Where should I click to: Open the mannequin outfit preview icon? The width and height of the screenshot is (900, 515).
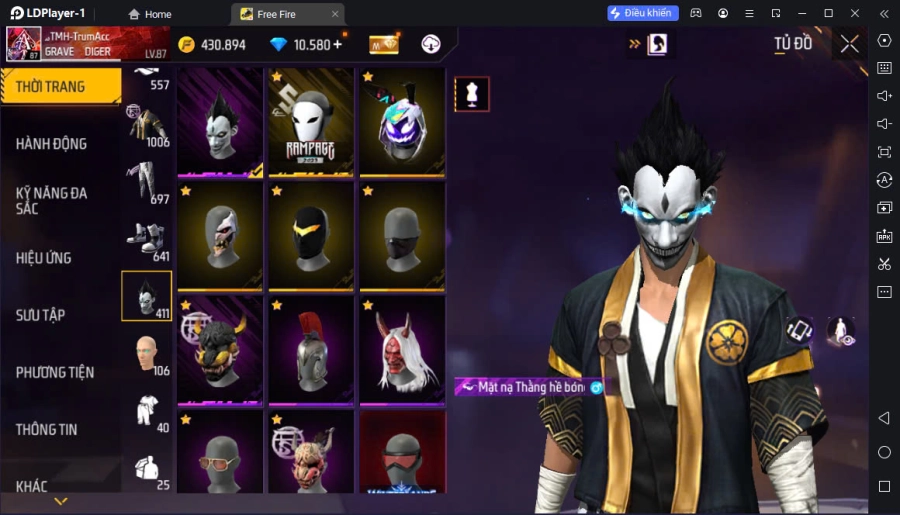(472, 94)
